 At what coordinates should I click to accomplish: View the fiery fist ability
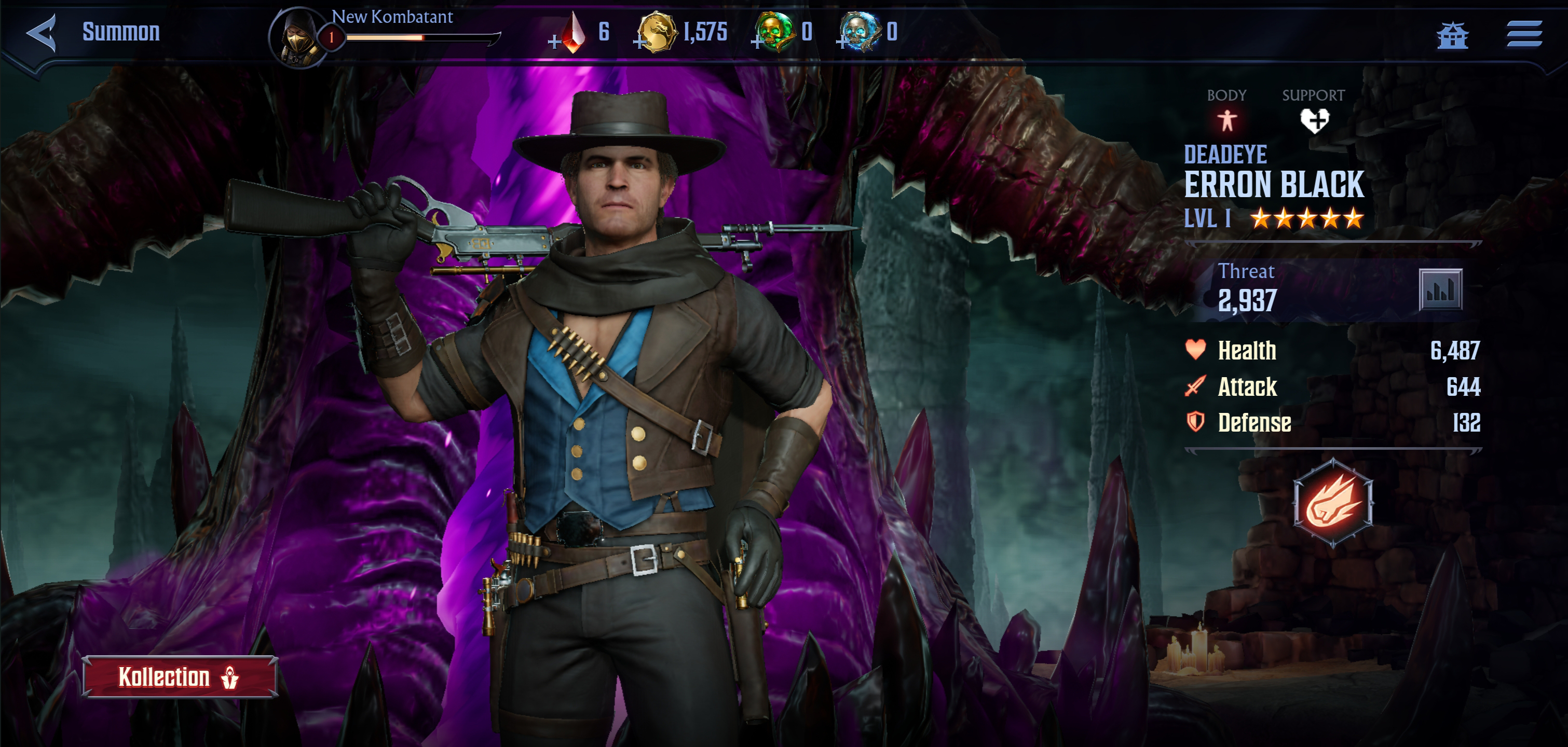pyautogui.click(x=1332, y=504)
